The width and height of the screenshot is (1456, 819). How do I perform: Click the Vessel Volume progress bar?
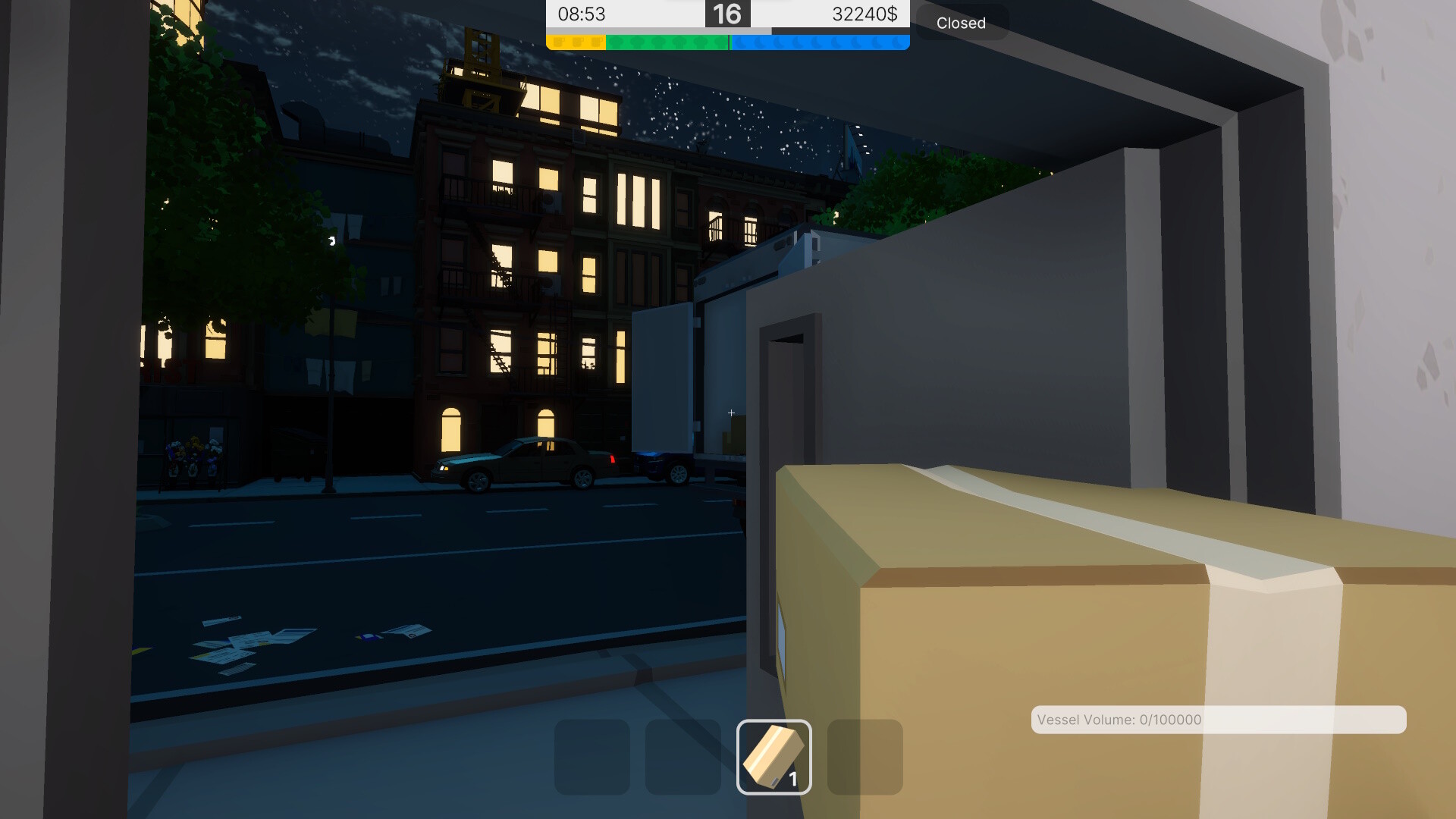(1217, 720)
